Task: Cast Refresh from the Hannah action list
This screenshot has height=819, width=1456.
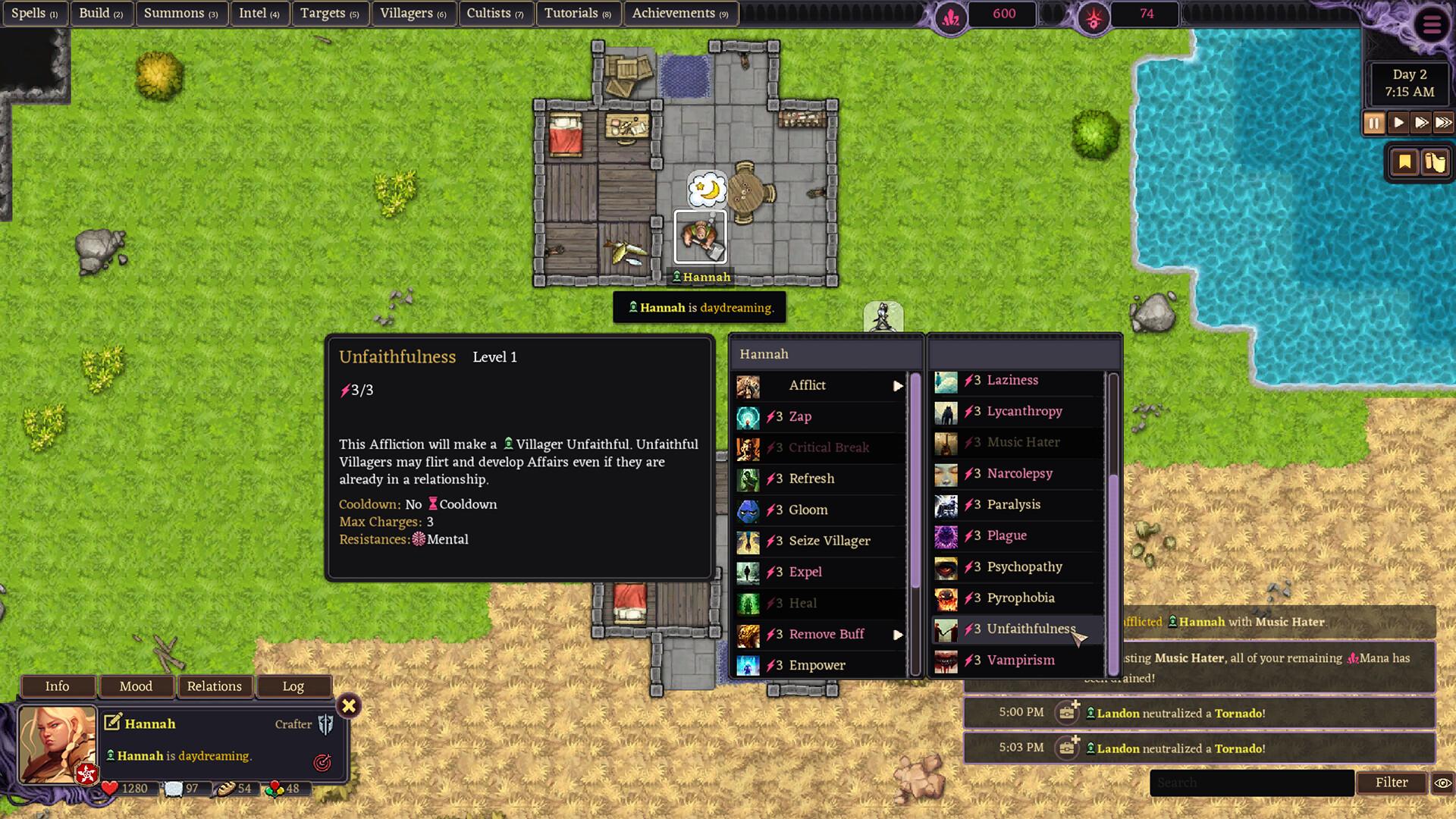Action: tap(811, 479)
